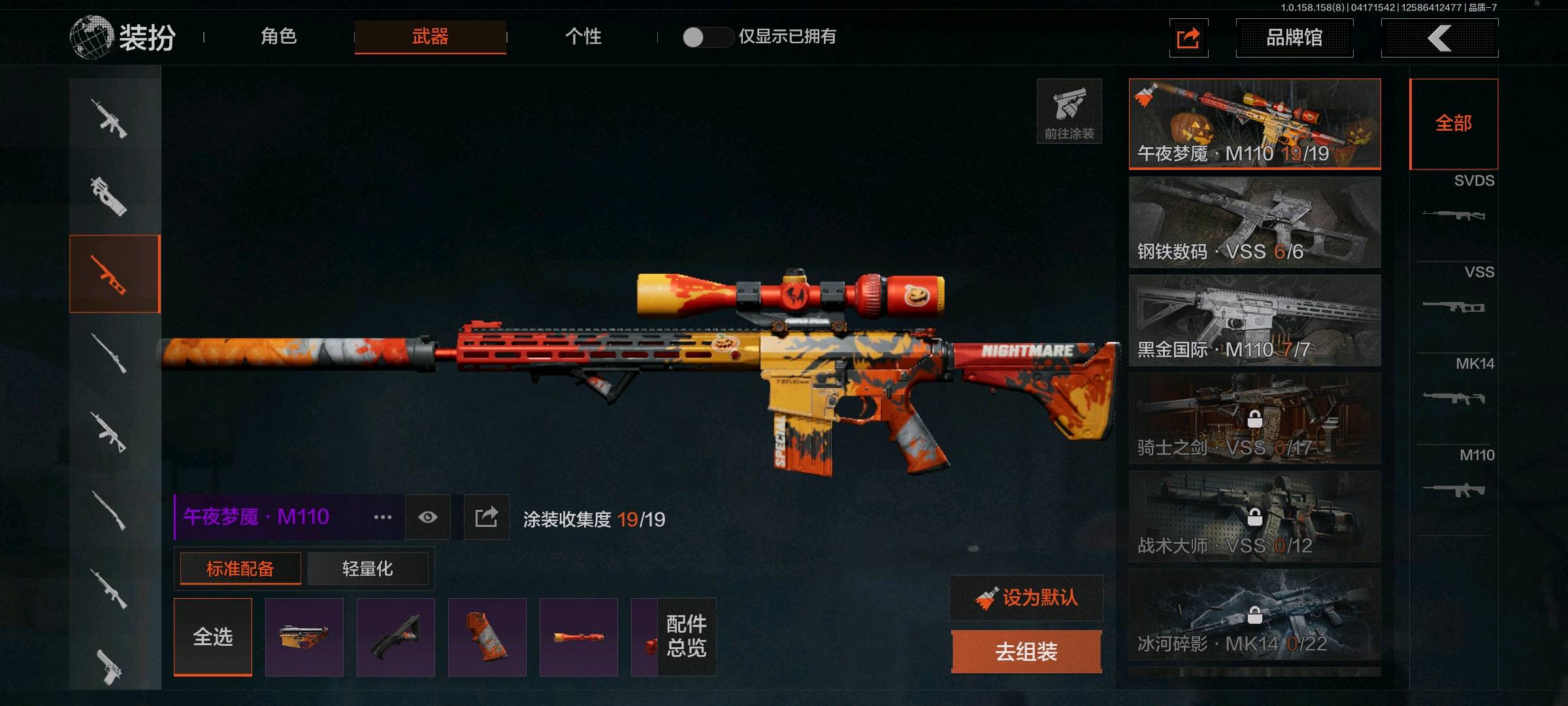Viewport: 1568px width, 706px height.
Task: Select locked 骑士之剑 VSS skin
Action: click(x=1254, y=418)
